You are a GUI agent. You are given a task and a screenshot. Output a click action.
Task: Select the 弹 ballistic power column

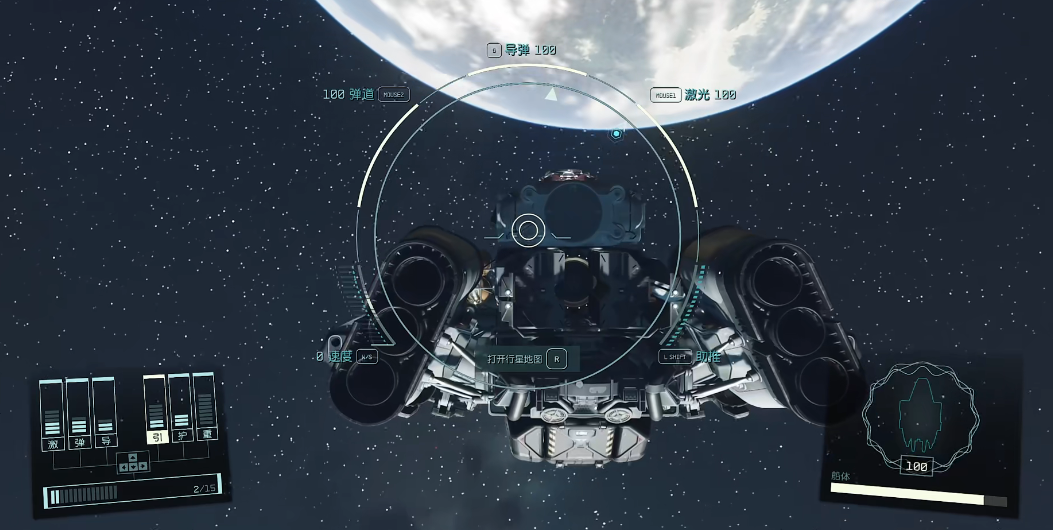coord(79,412)
